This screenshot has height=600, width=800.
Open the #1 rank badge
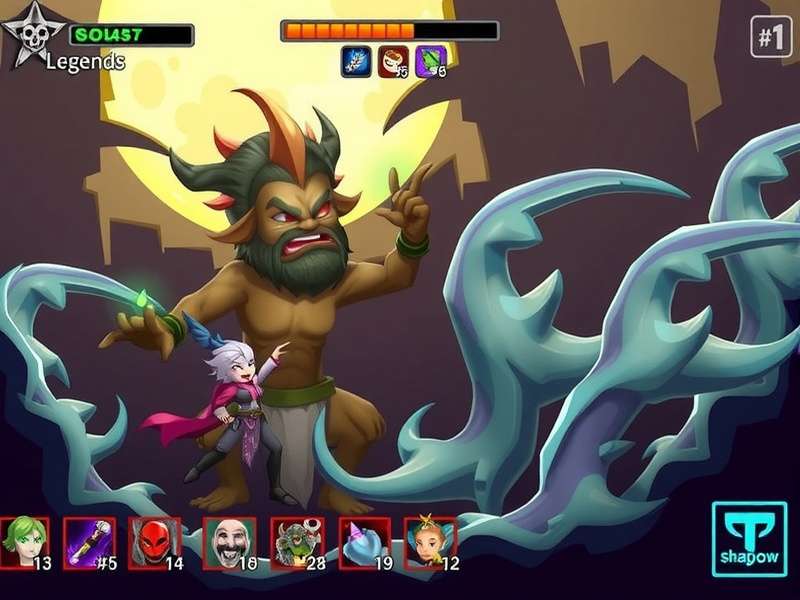770,38
